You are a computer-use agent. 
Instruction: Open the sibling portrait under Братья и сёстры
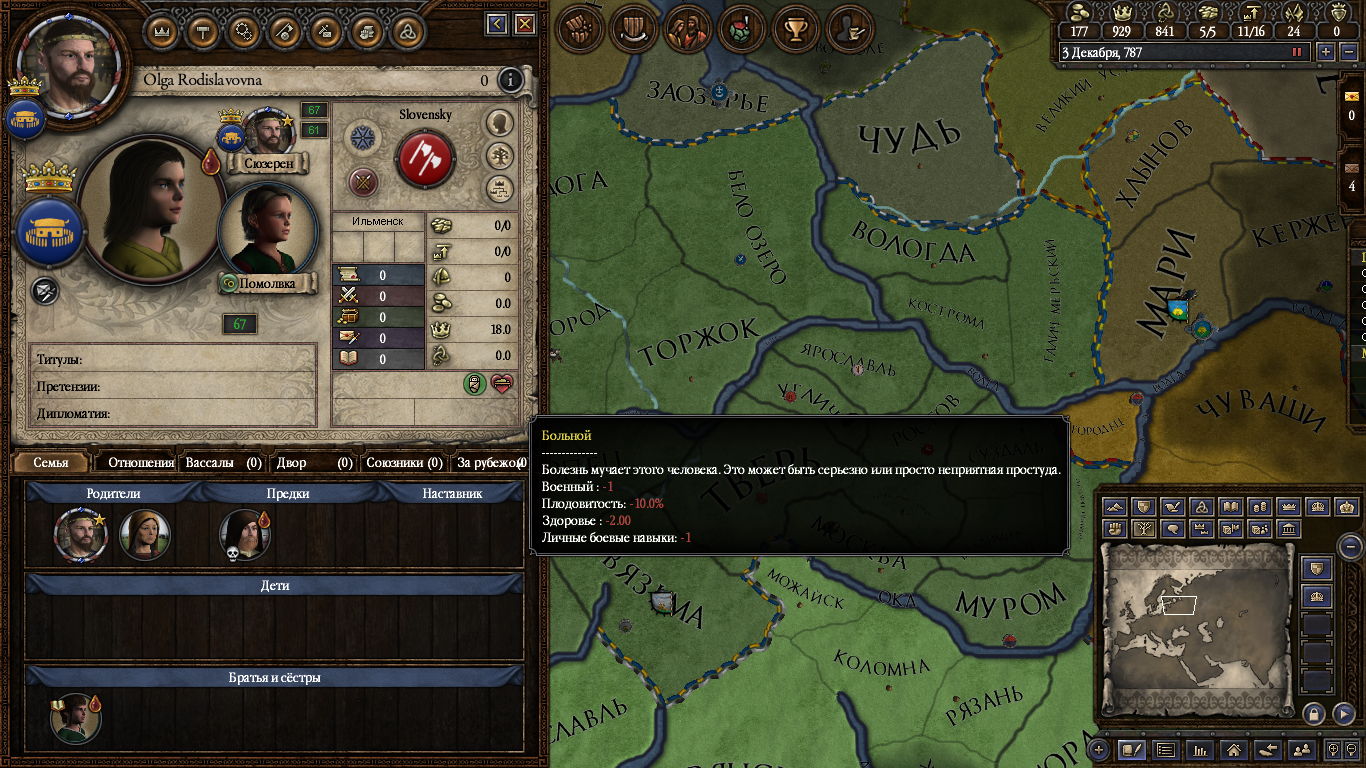[x=76, y=718]
